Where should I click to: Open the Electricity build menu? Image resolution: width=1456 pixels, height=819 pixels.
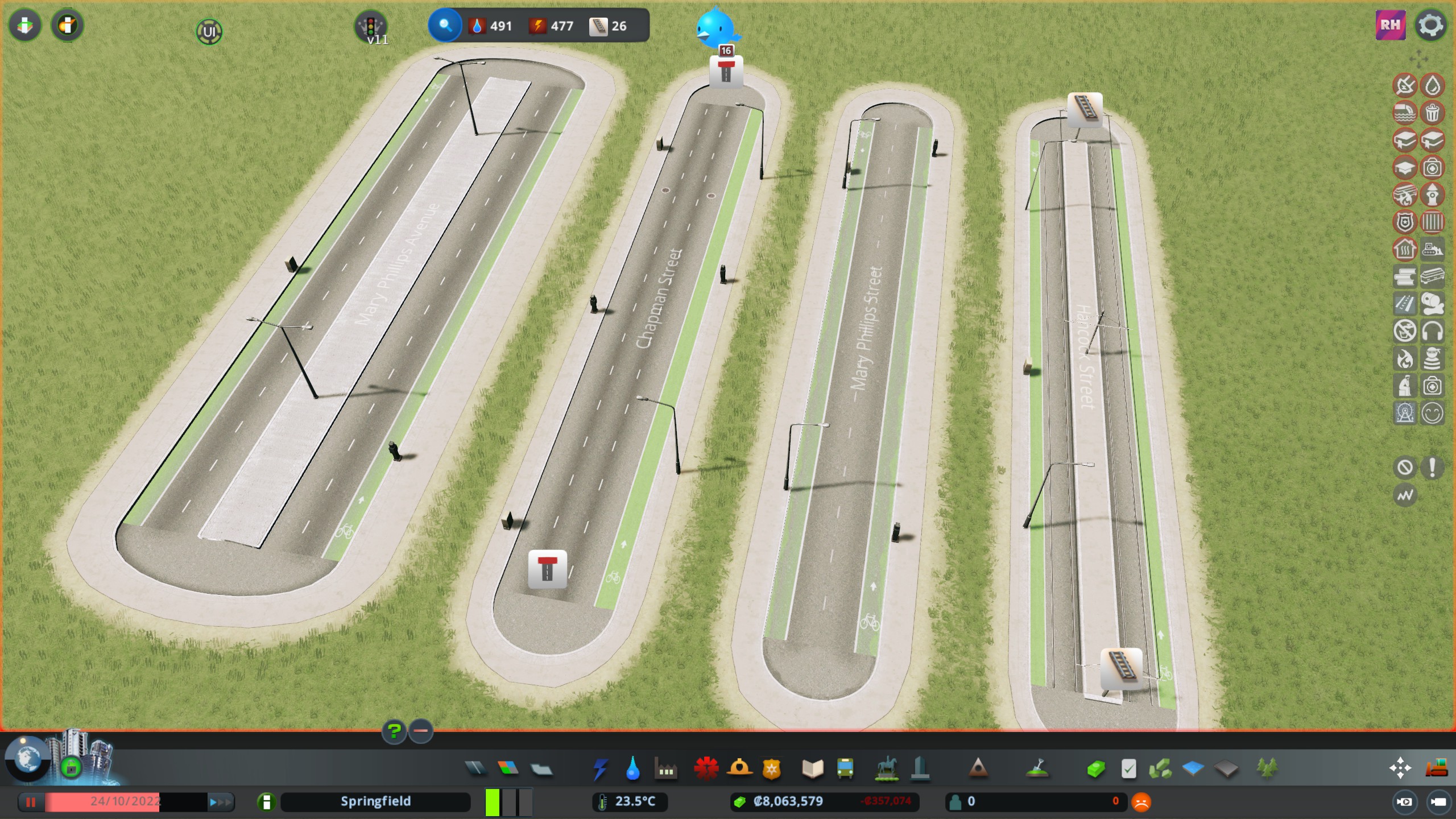coord(600,769)
